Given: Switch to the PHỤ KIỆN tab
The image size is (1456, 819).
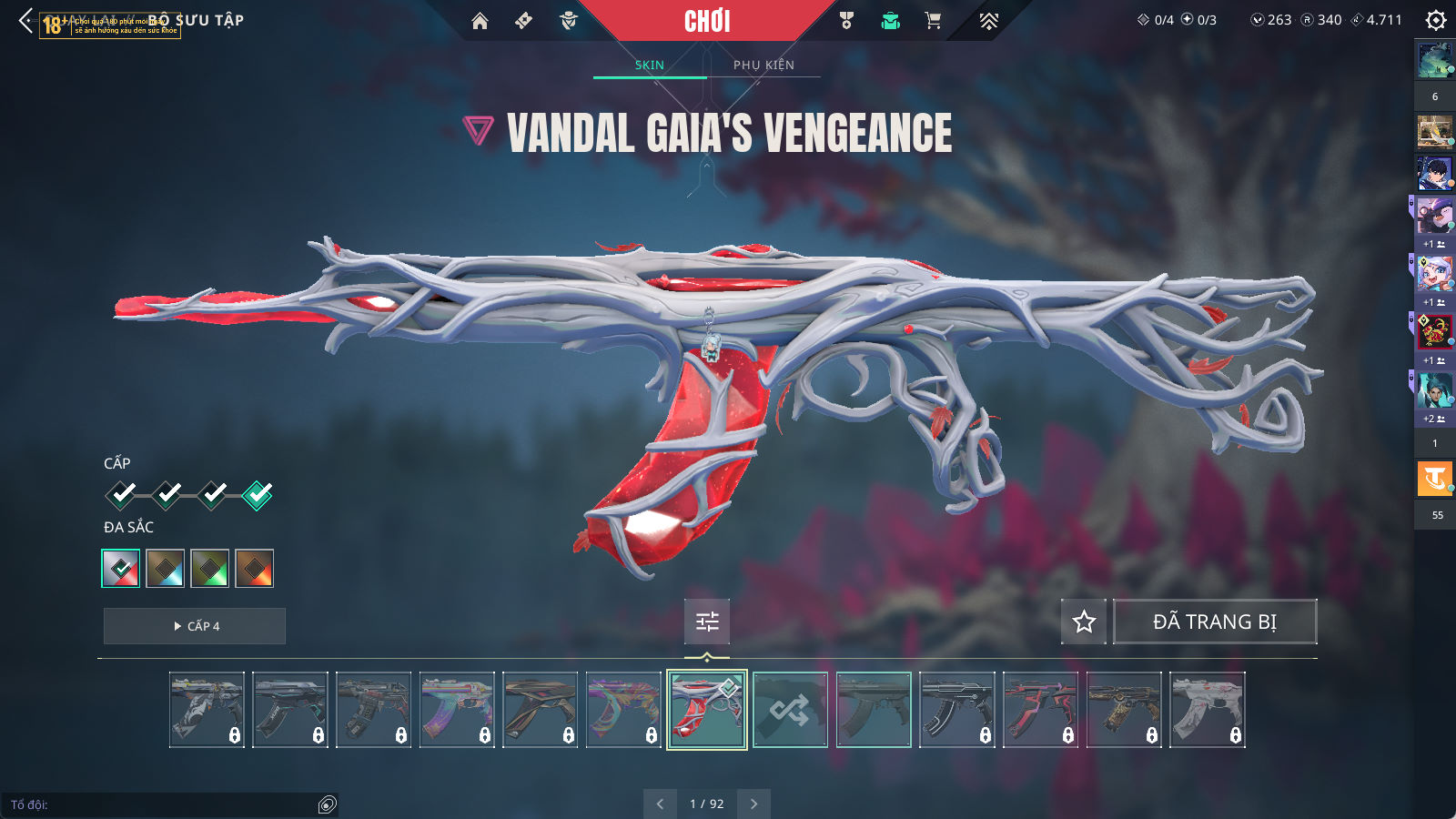Looking at the screenshot, I should coord(763,65).
